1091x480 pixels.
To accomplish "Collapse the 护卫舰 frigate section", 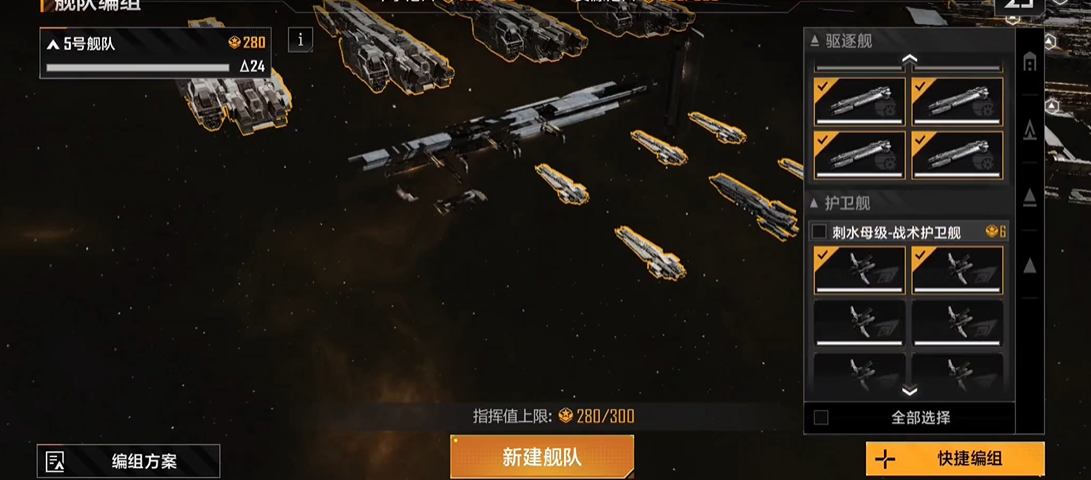I will pyautogui.click(x=815, y=203).
